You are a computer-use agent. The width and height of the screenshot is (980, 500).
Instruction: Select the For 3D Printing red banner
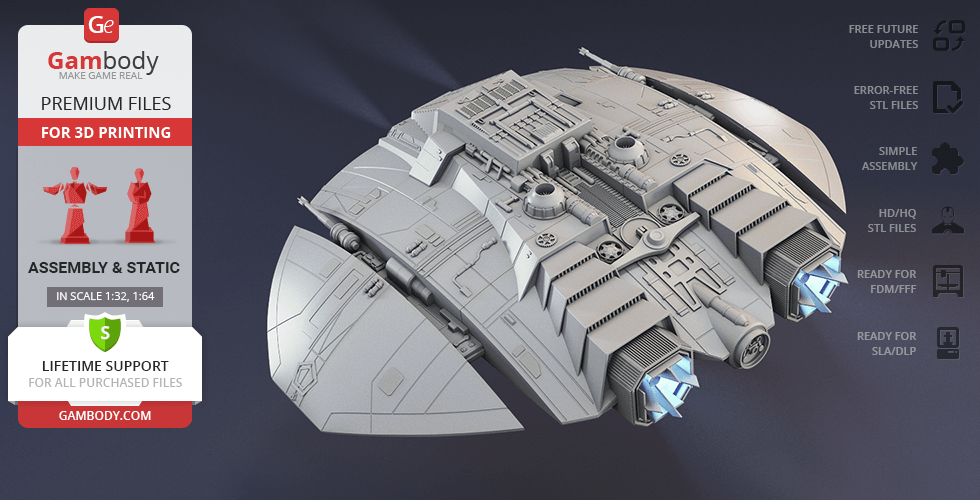click(x=105, y=132)
